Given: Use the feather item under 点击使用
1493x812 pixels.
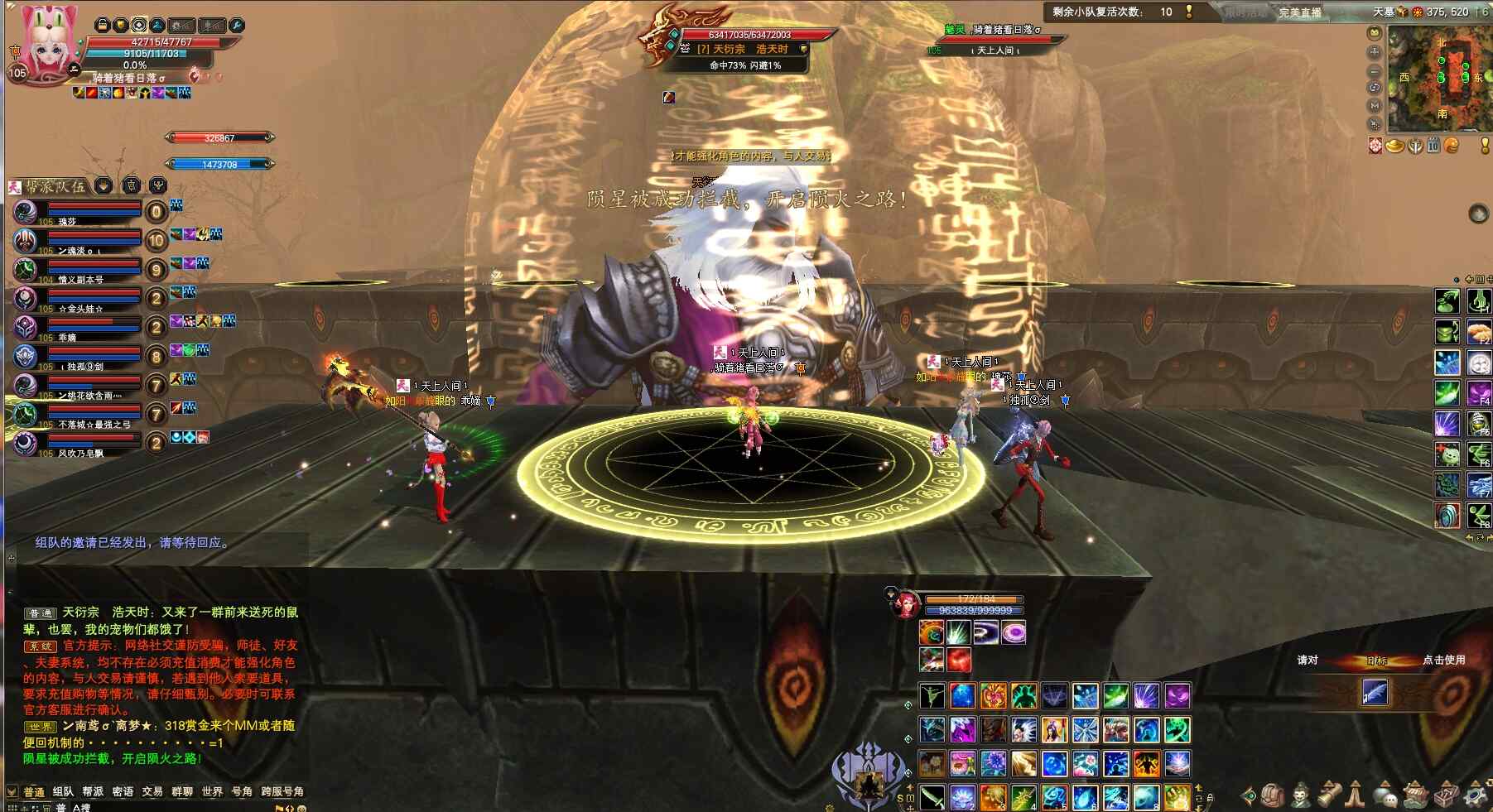Looking at the screenshot, I should click(x=1375, y=692).
